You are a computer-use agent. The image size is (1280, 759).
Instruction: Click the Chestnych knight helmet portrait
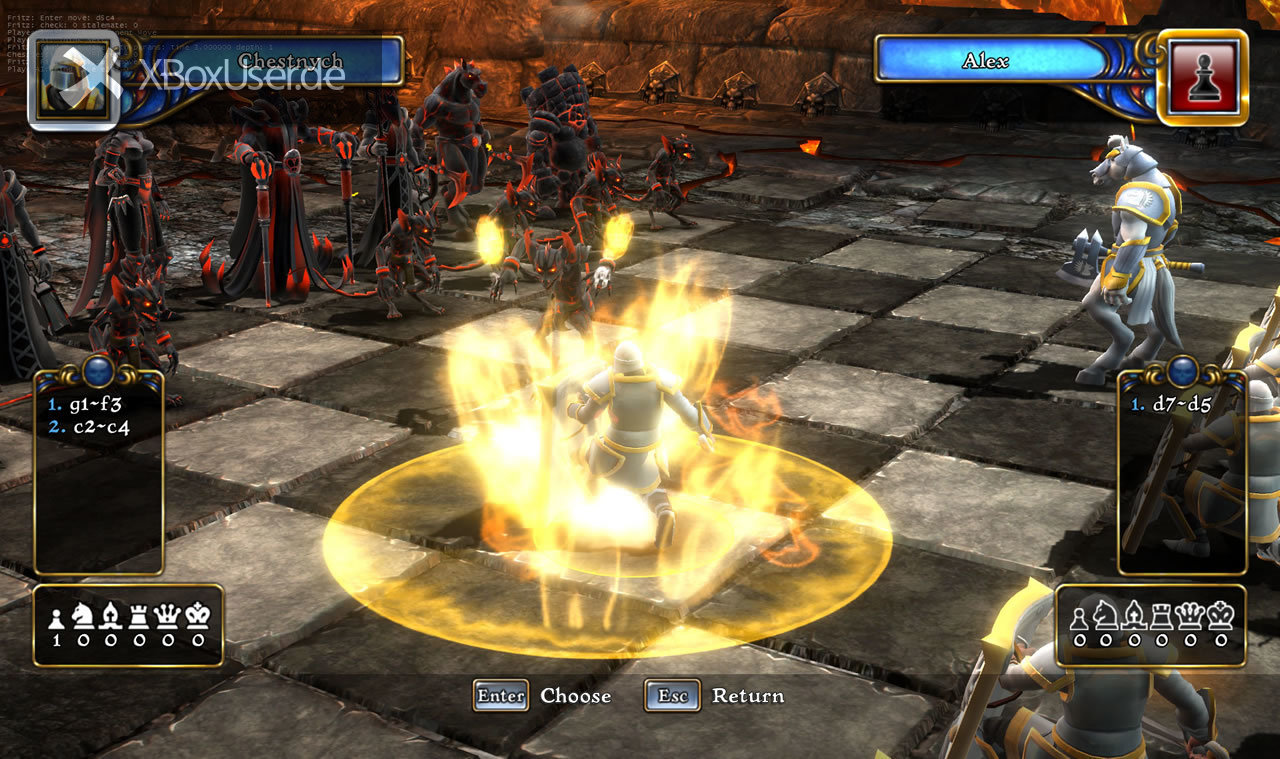click(x=73, y=80)
